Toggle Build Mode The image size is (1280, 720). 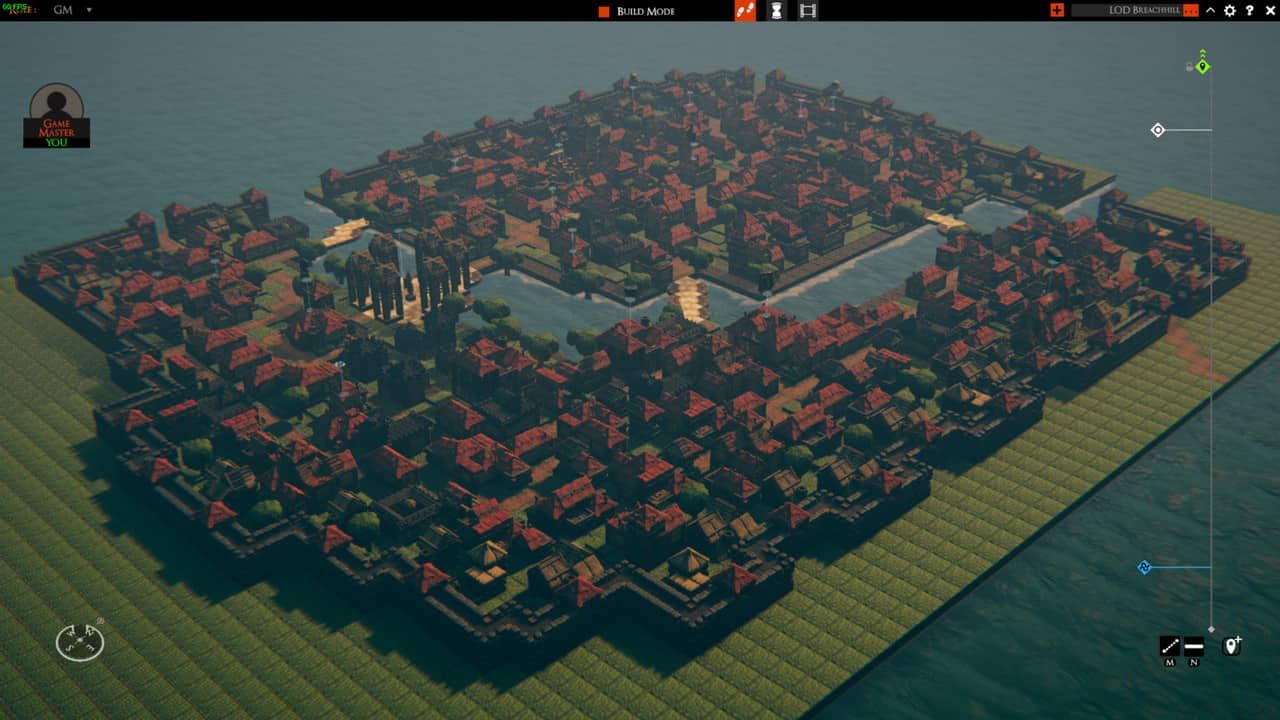[x=636, y=11]
